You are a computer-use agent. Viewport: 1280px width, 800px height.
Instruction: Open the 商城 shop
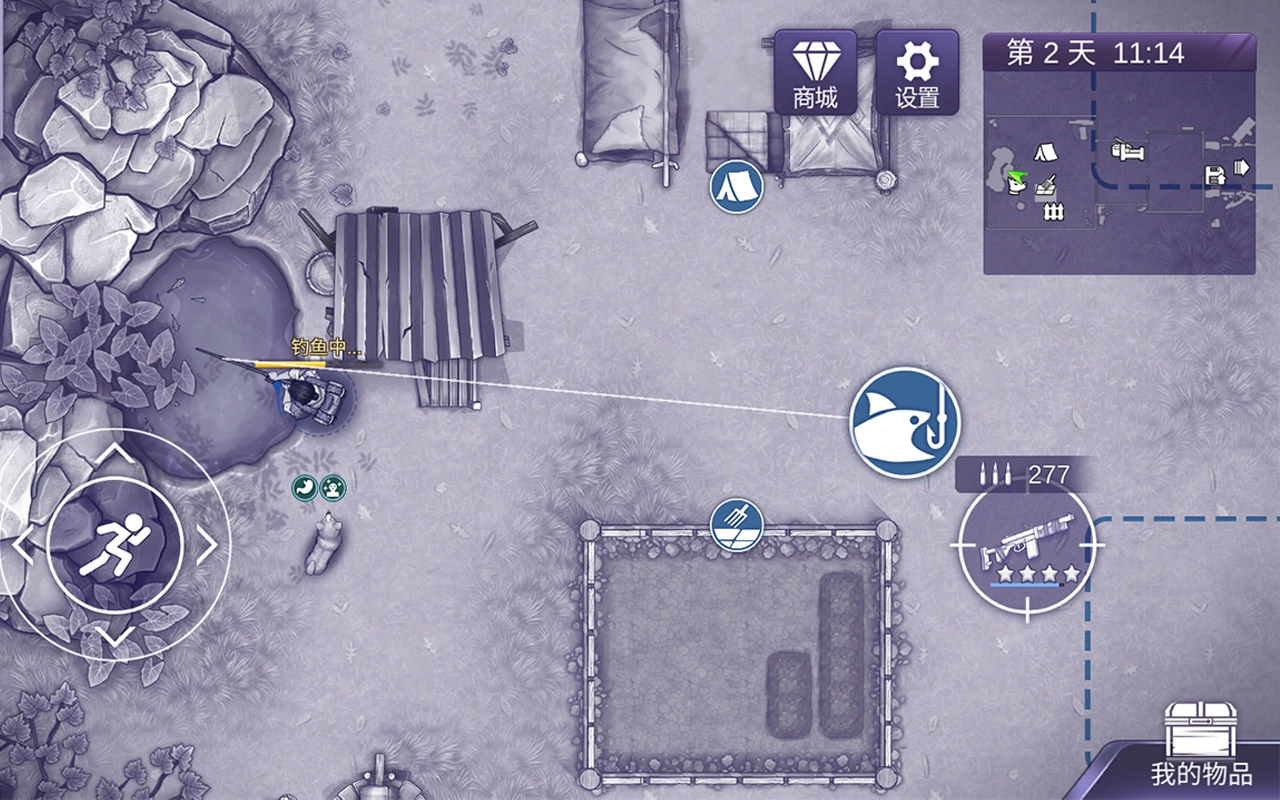click(x=815, y=72)
